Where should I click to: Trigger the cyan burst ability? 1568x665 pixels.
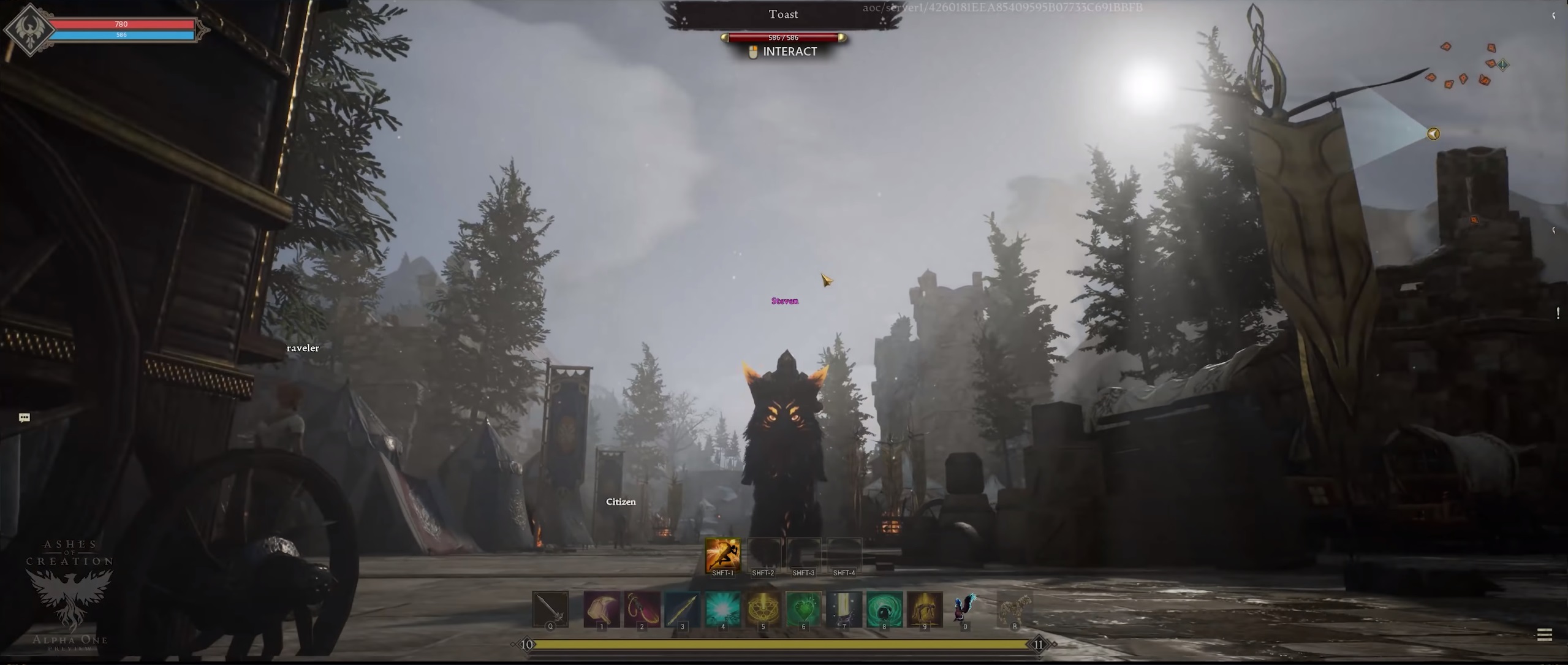[x=722, y=609]
